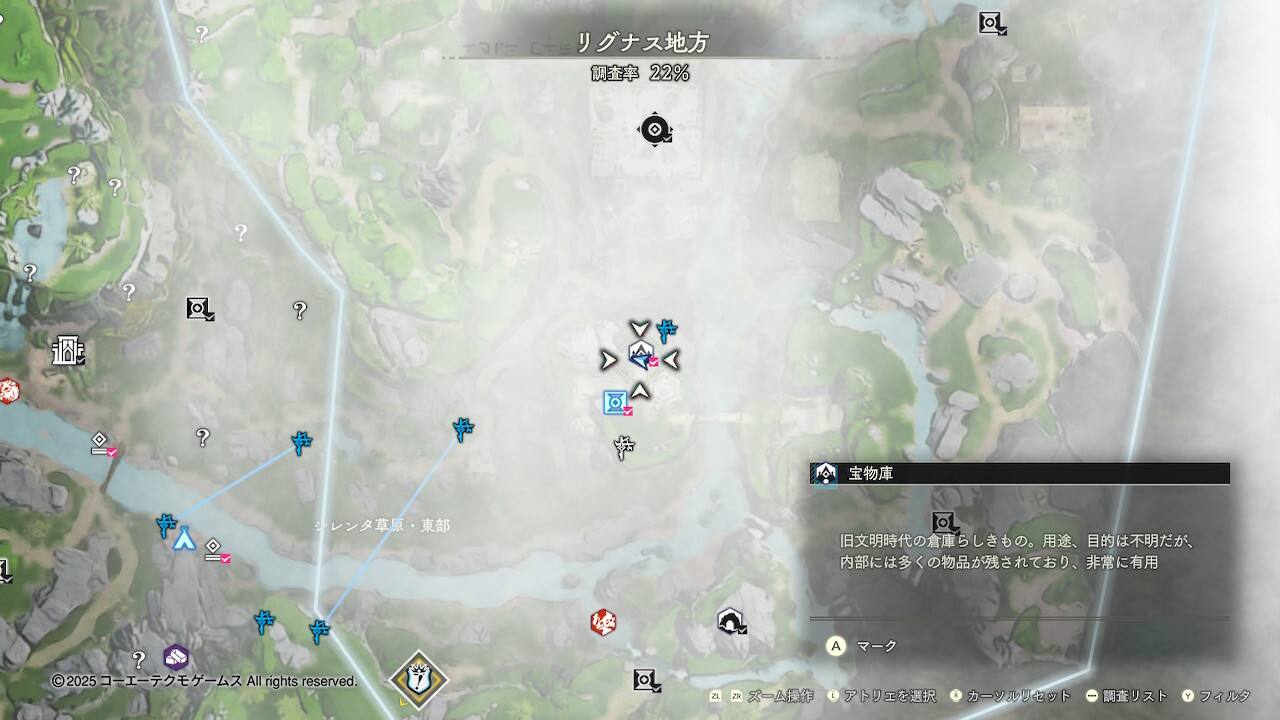Viewport: 1280px width, 720px height.
Task: Open the gold diamond atelier marker
Action: pos(418,680)
